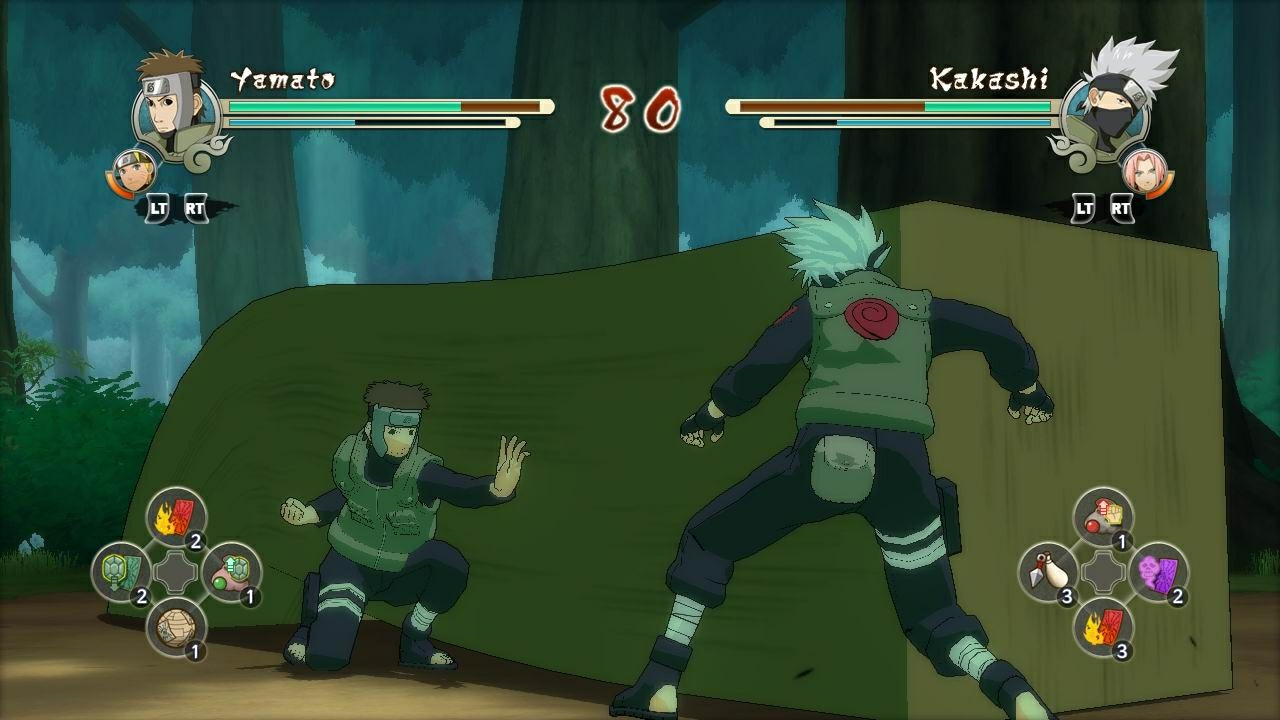This screenshot has width=1280, height=720.
Task: Activate Yamato's healing bean pouch item
Action: [x=232, y=572]
